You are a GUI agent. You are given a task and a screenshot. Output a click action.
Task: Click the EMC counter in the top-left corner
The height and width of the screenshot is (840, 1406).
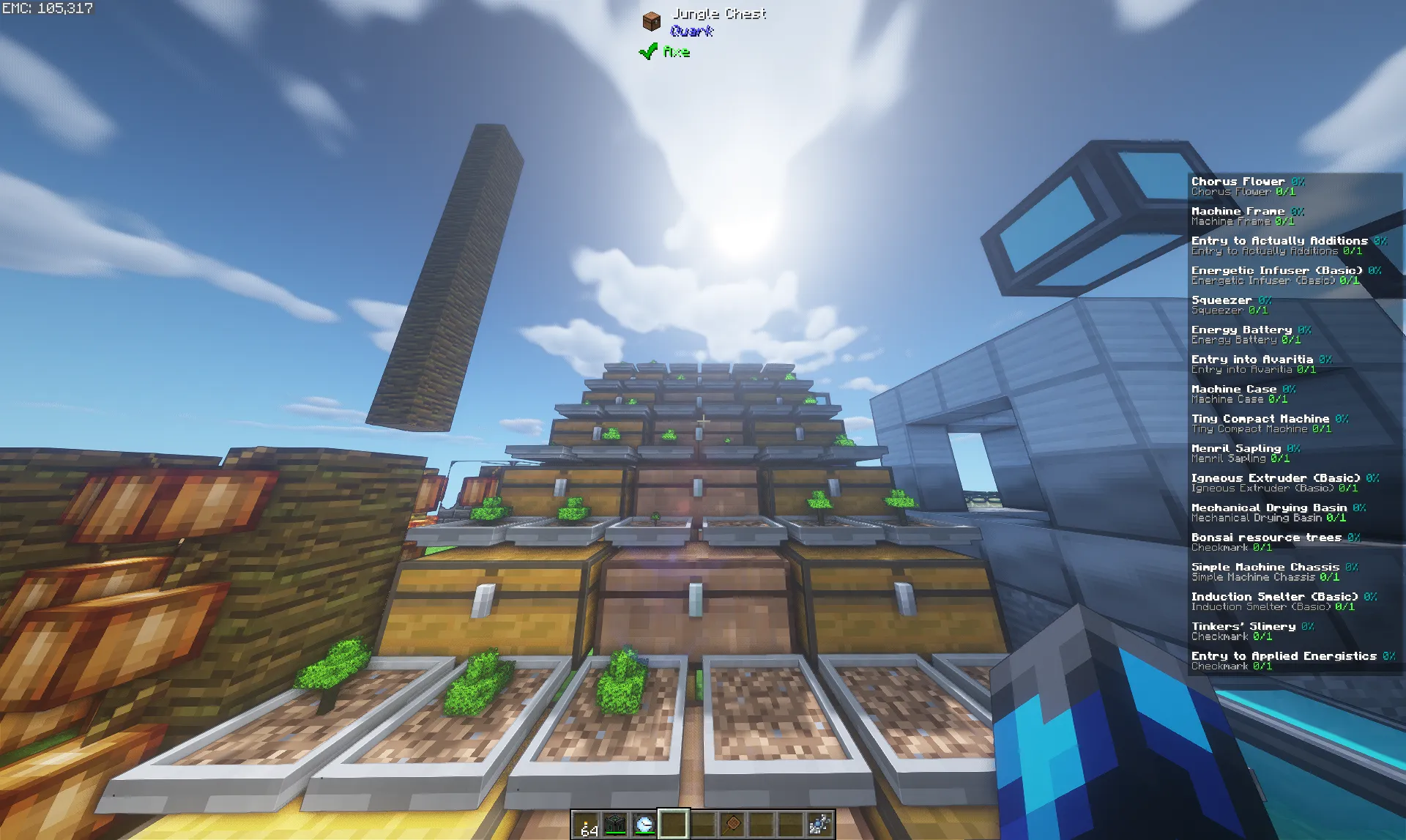[x=47, y=10]
